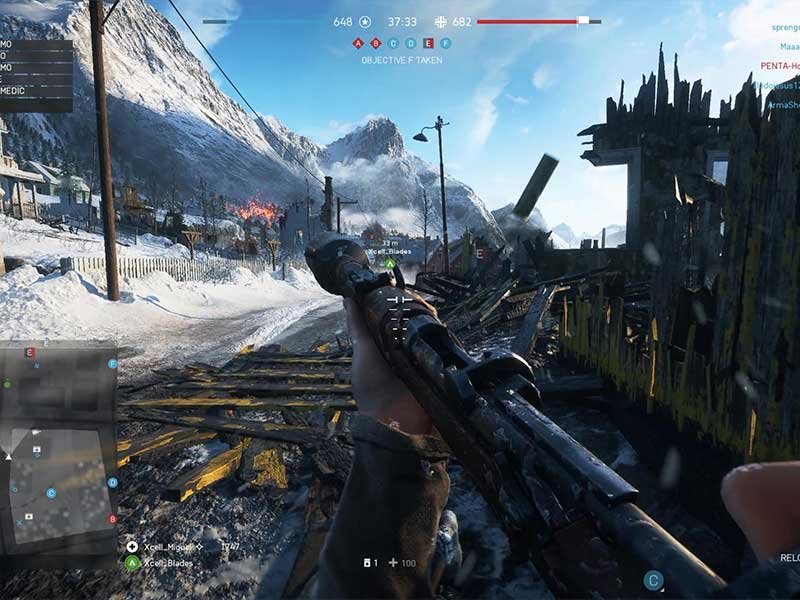Click the objective F marker on the minimap
Screen dimensions: 800x600
pyautogui.click(x=112, y=364)
